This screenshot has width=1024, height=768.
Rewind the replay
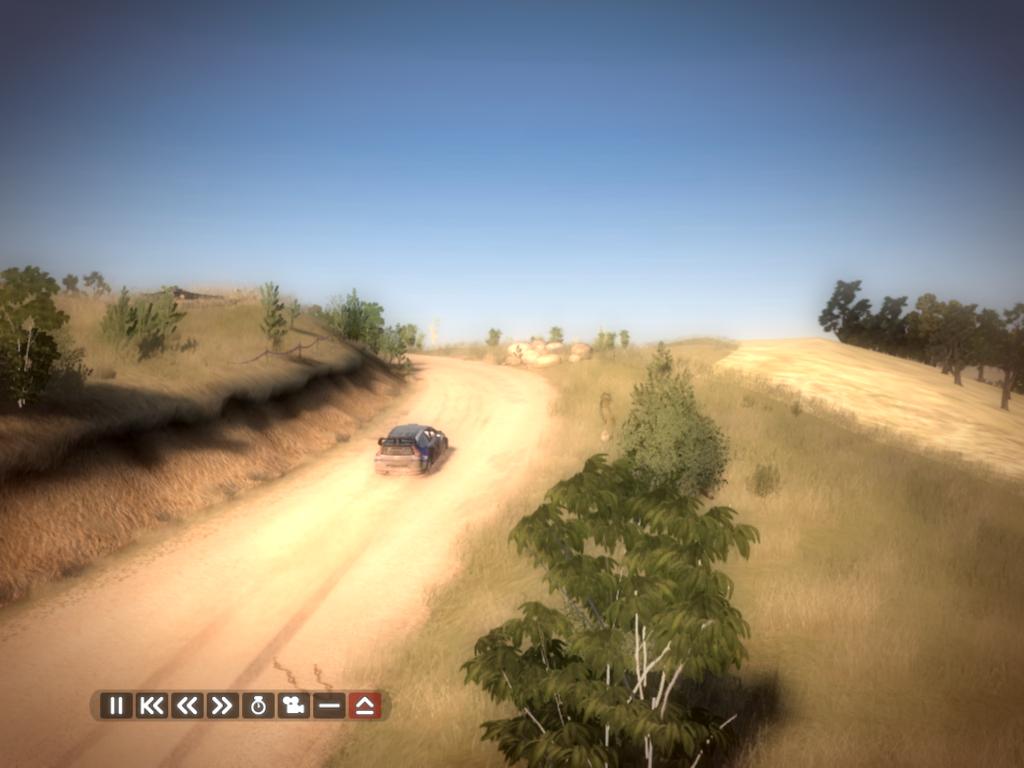(187, 705)
